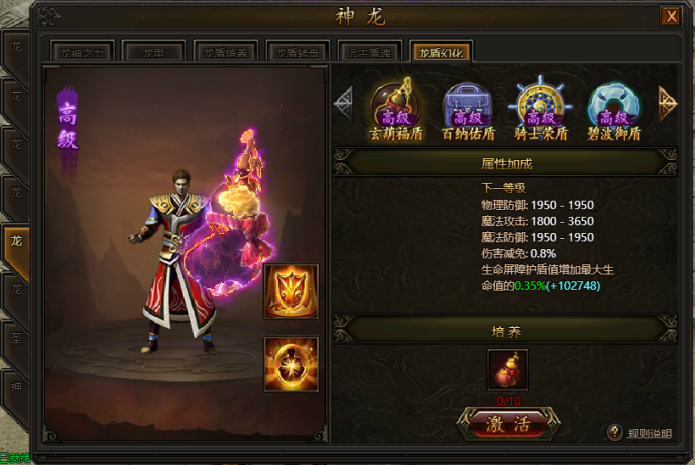695x465 pixels.
Task: Activate the golden shield emblem skill icon
Action: (291, 291)
